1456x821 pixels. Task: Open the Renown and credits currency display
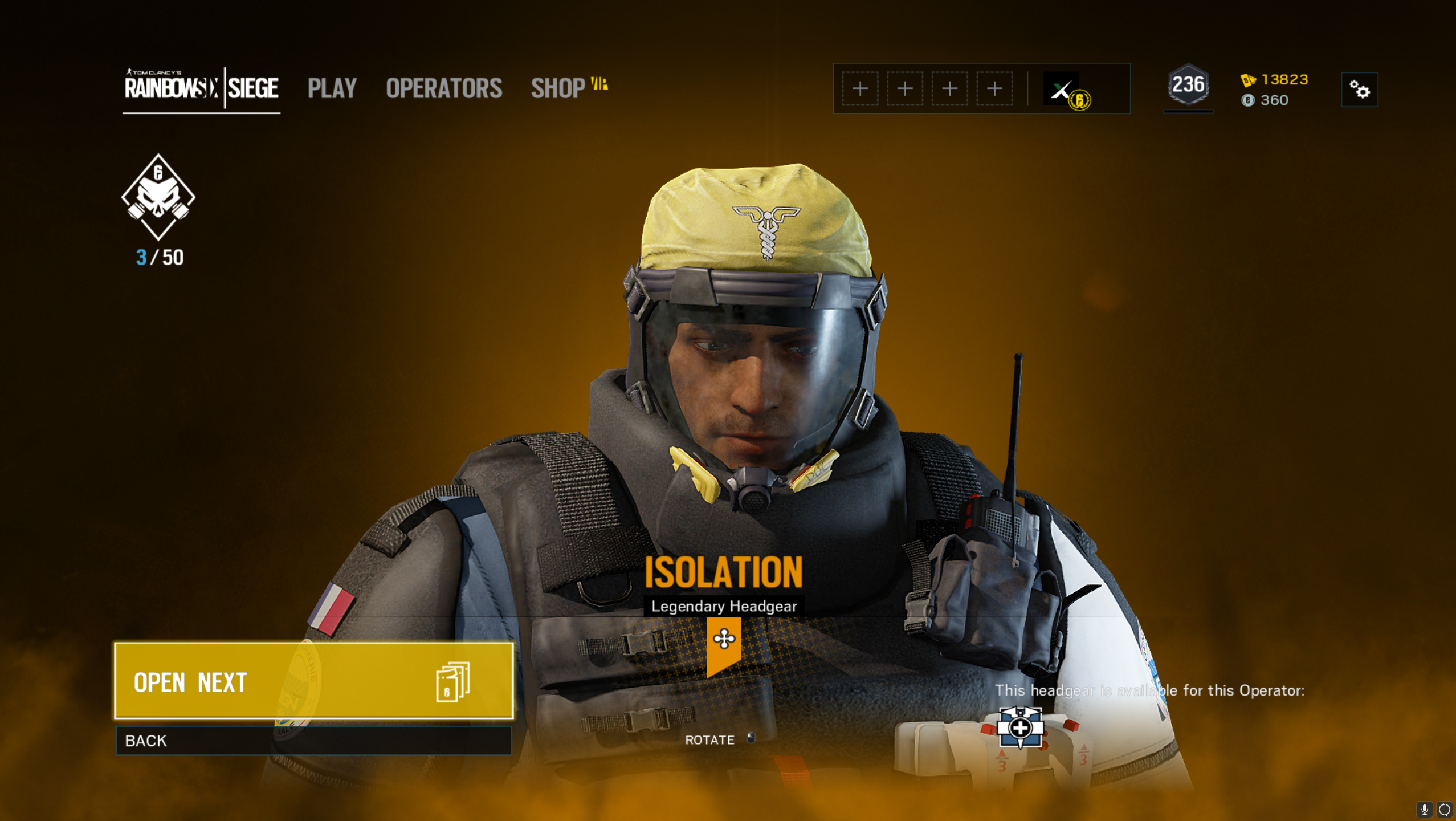click(x=1274, y=90)
